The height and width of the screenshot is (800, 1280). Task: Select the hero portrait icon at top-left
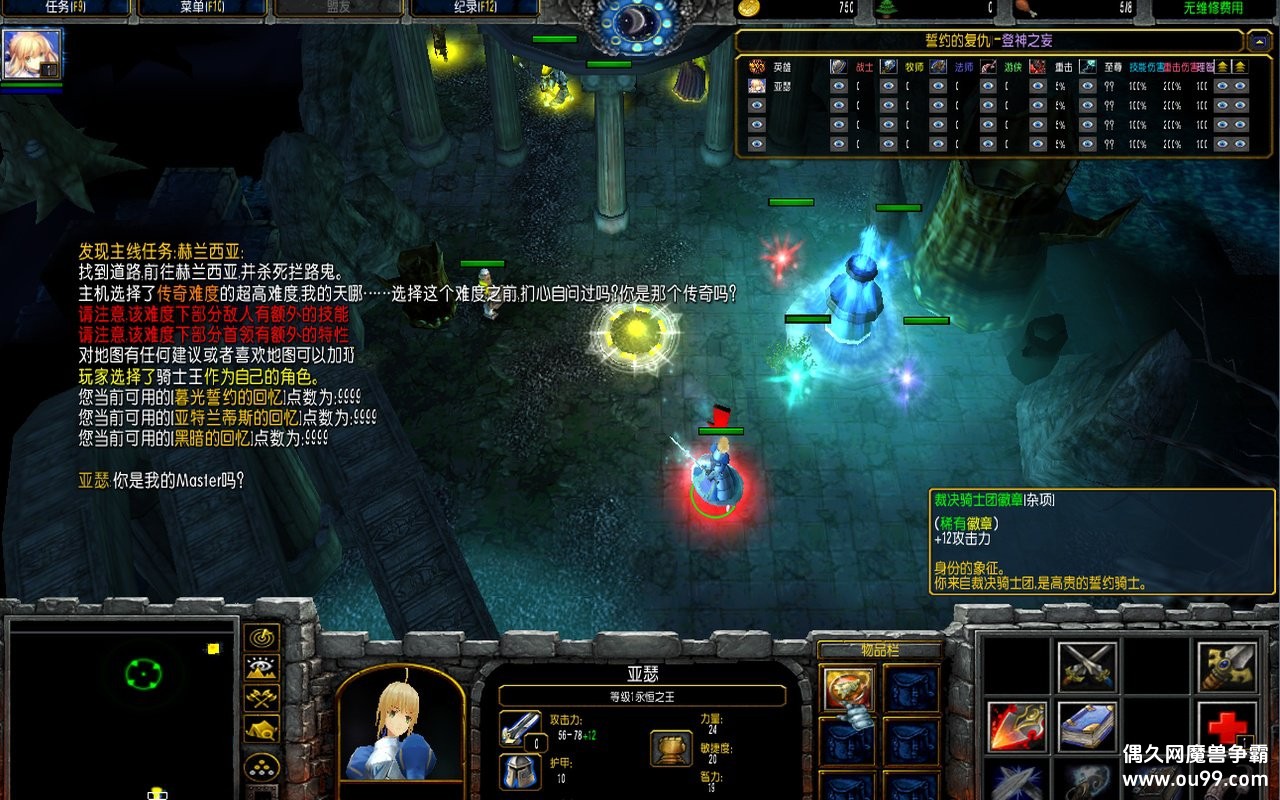click(x=32, y=53)
